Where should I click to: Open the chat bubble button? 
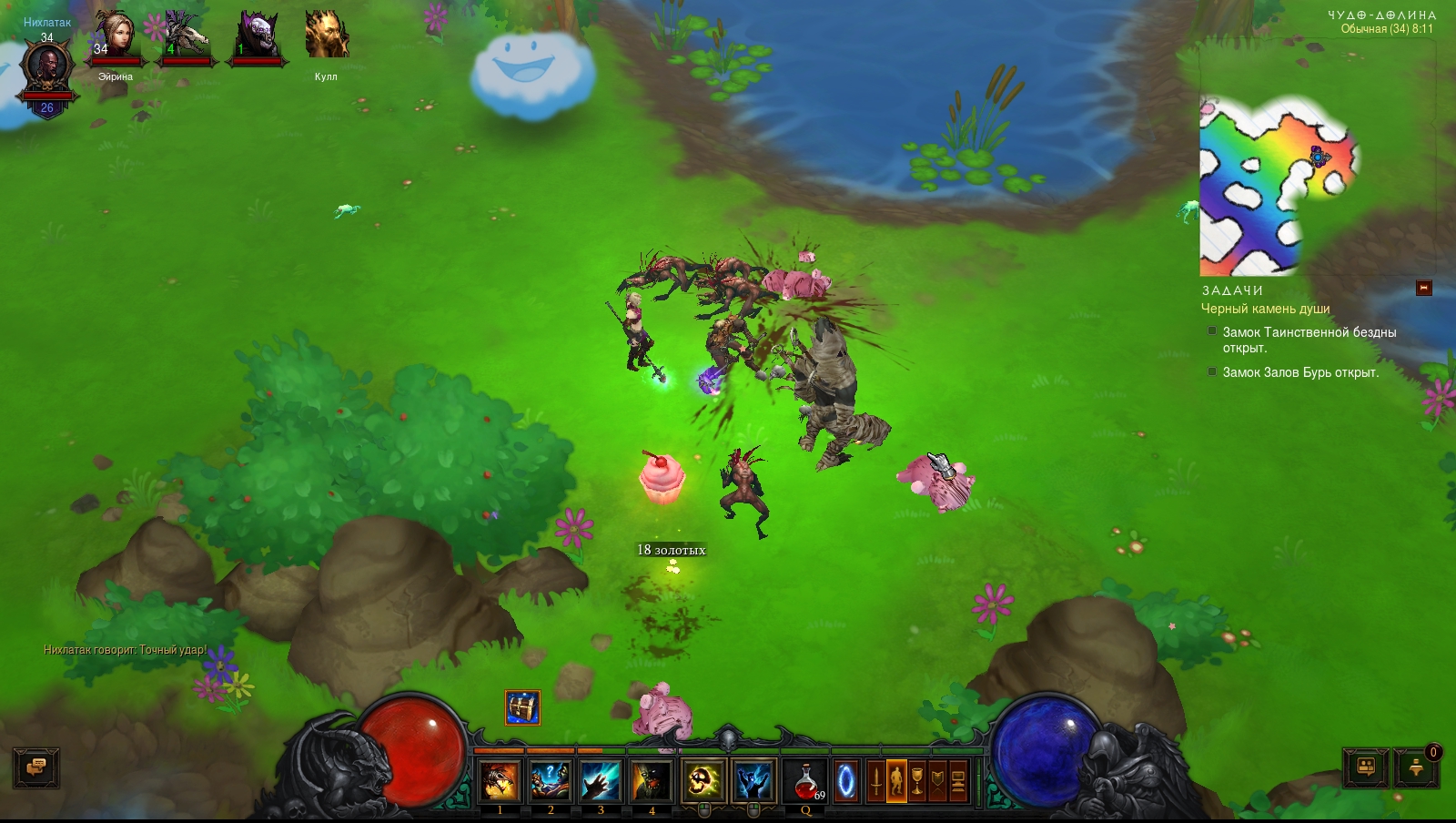36,767
